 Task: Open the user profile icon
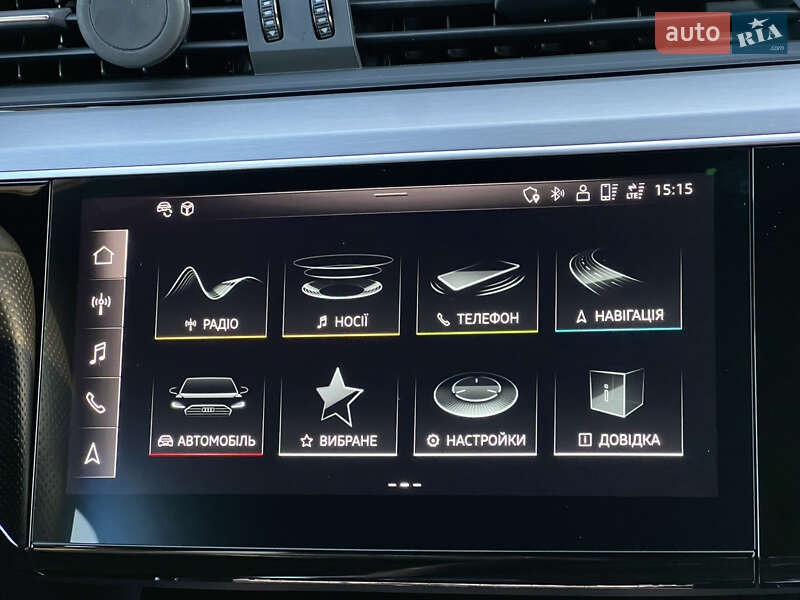point(582,193)
